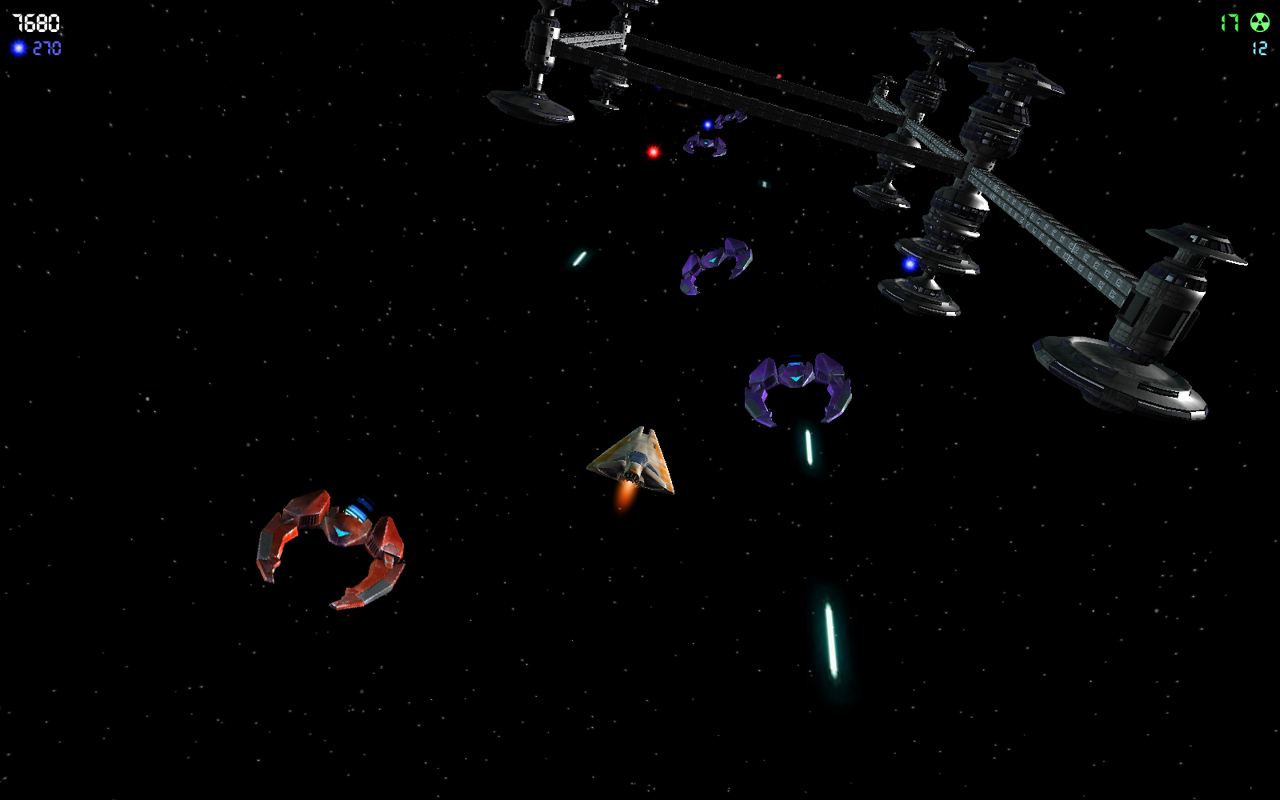This screenshot has width=1280, height=800.
Task: Click the blue counter showing 12
Action: pos(1258,47)
